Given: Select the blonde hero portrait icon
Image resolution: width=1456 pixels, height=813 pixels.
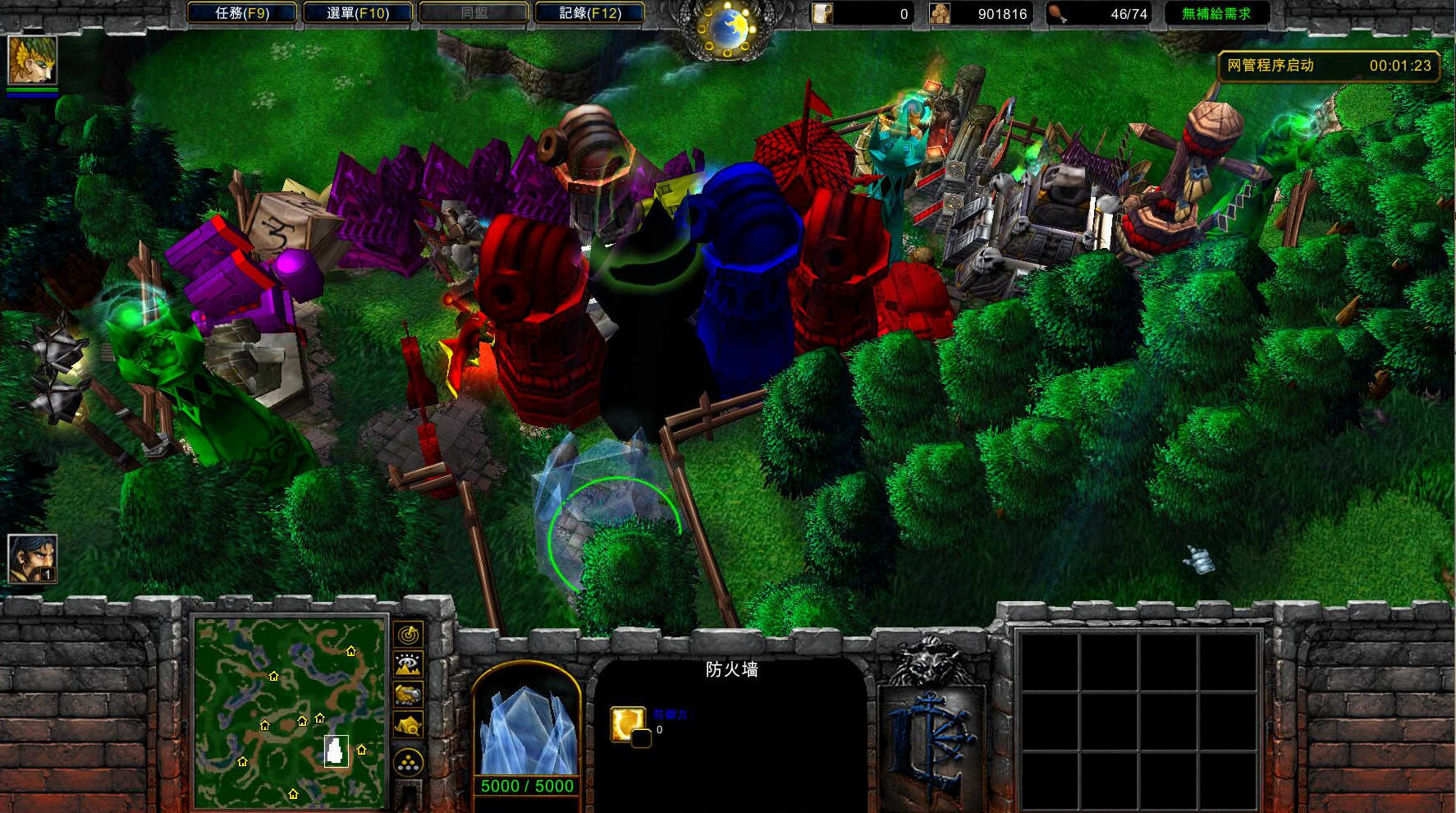Looking at the screenshot, I should pos(32,59).
